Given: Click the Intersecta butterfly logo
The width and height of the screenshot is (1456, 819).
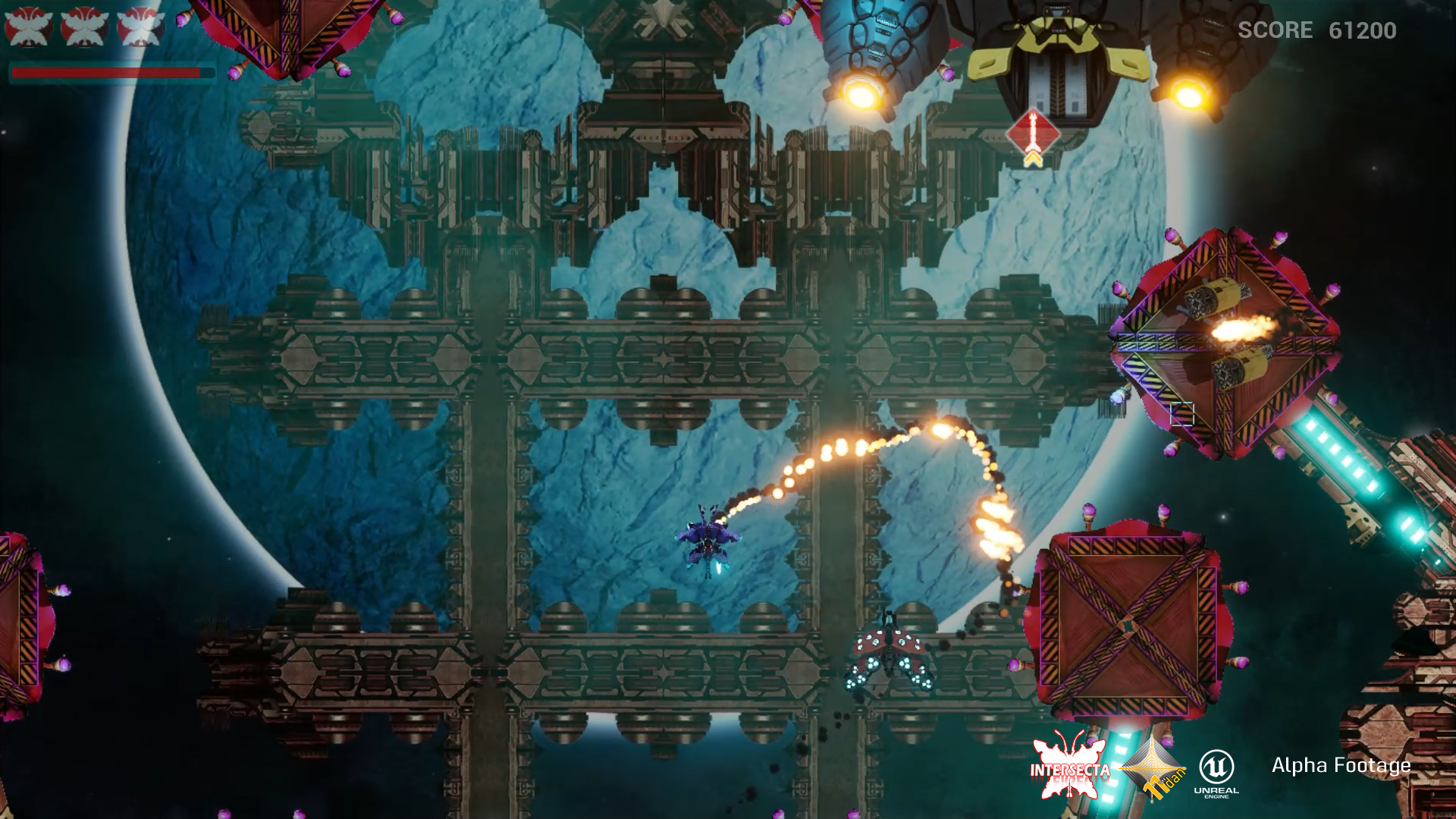Looking at the screenshot, I should tap(1069, 767).
